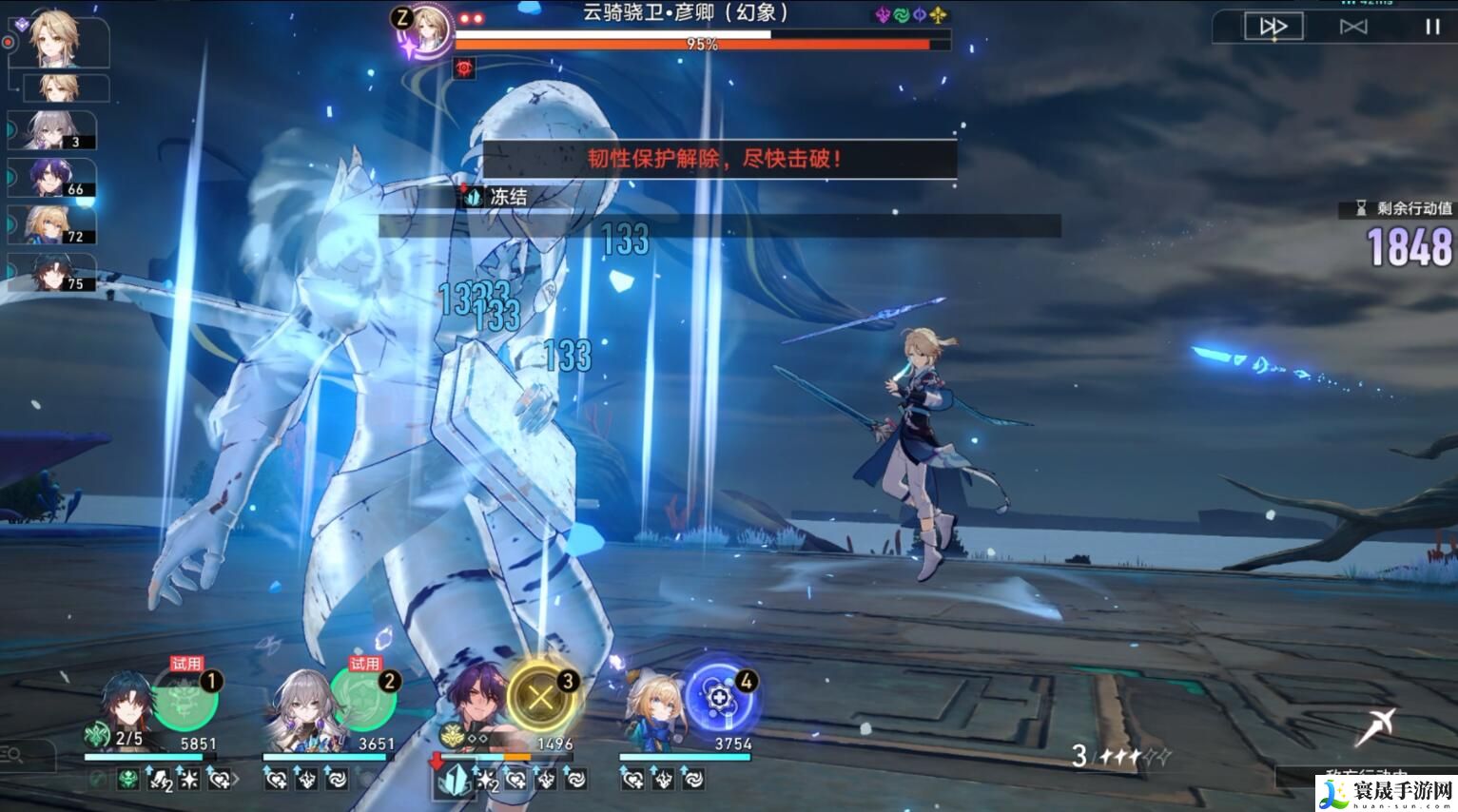Viewport: 1458px width, 812px height.
Task: Inspect the frozen ice crystal status icon
Action: tap(473, 197)
